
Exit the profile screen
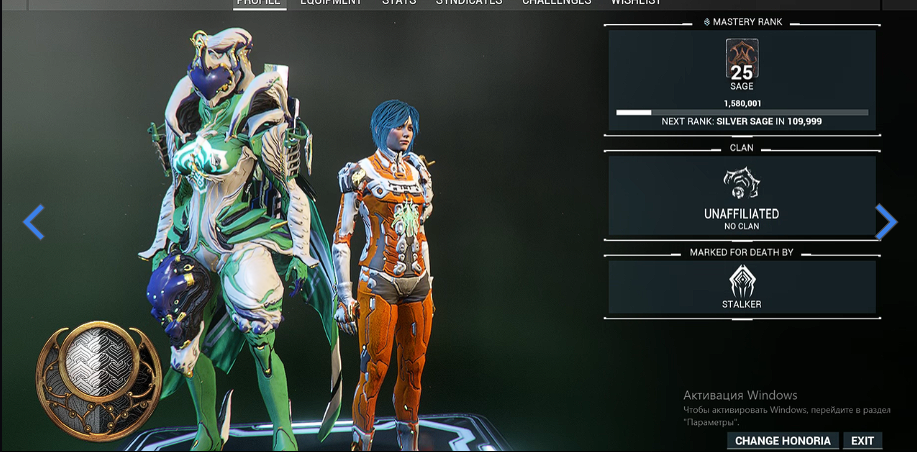tap(862, 440)
